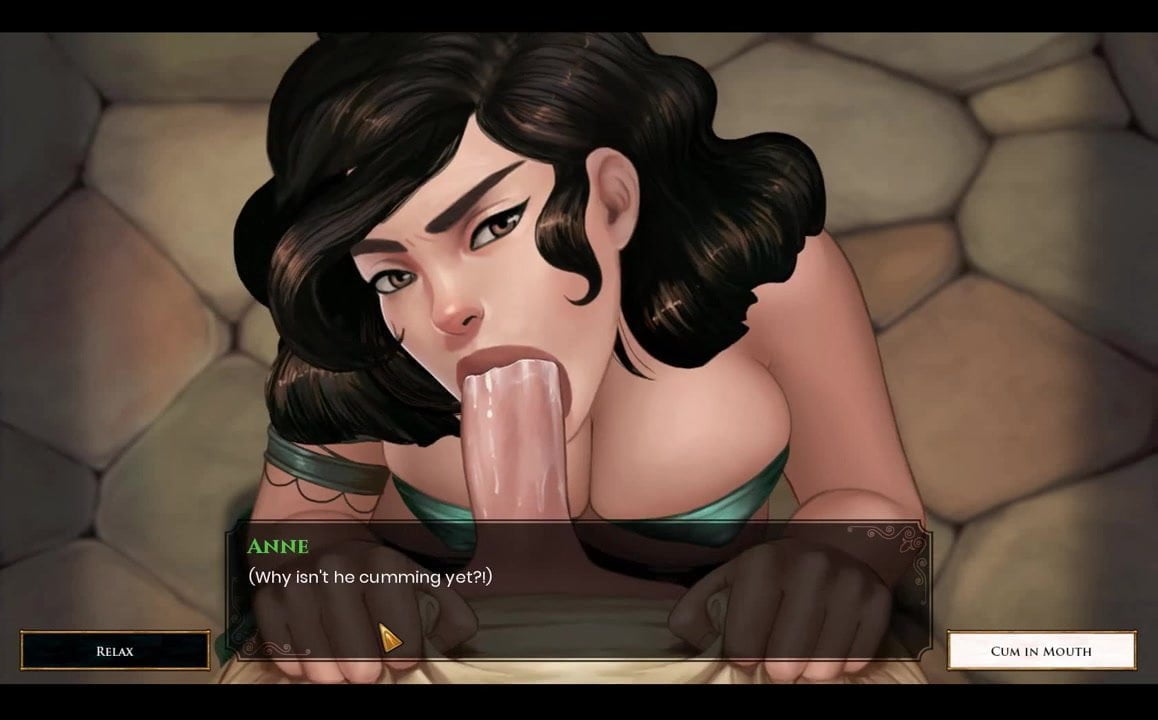Select the white "Cum in Mouth" choice button
Viewport: 1158px width, 720px height.
1041,650
